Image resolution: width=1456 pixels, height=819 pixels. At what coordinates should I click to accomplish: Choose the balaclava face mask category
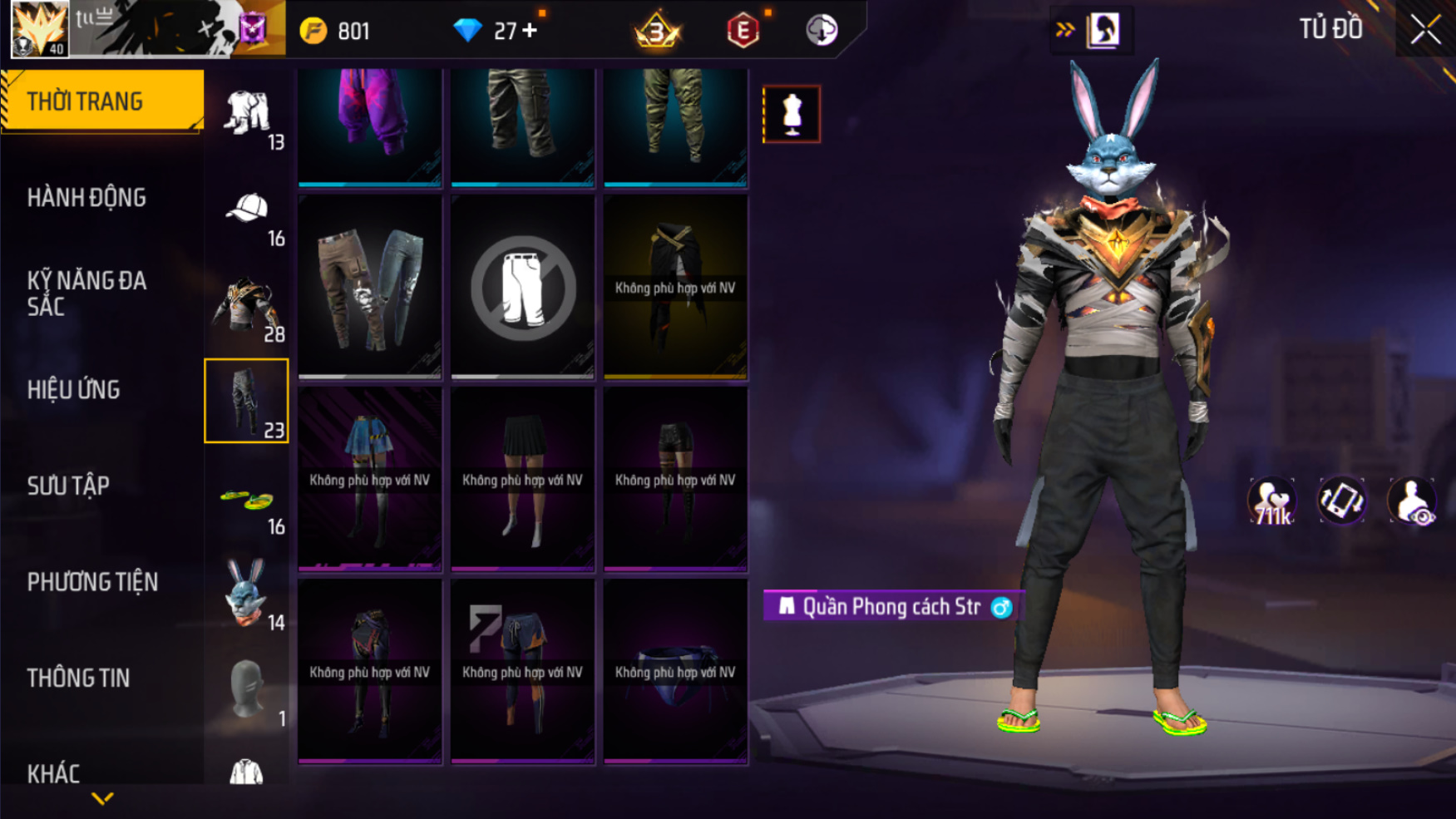(x=247, y=689)
